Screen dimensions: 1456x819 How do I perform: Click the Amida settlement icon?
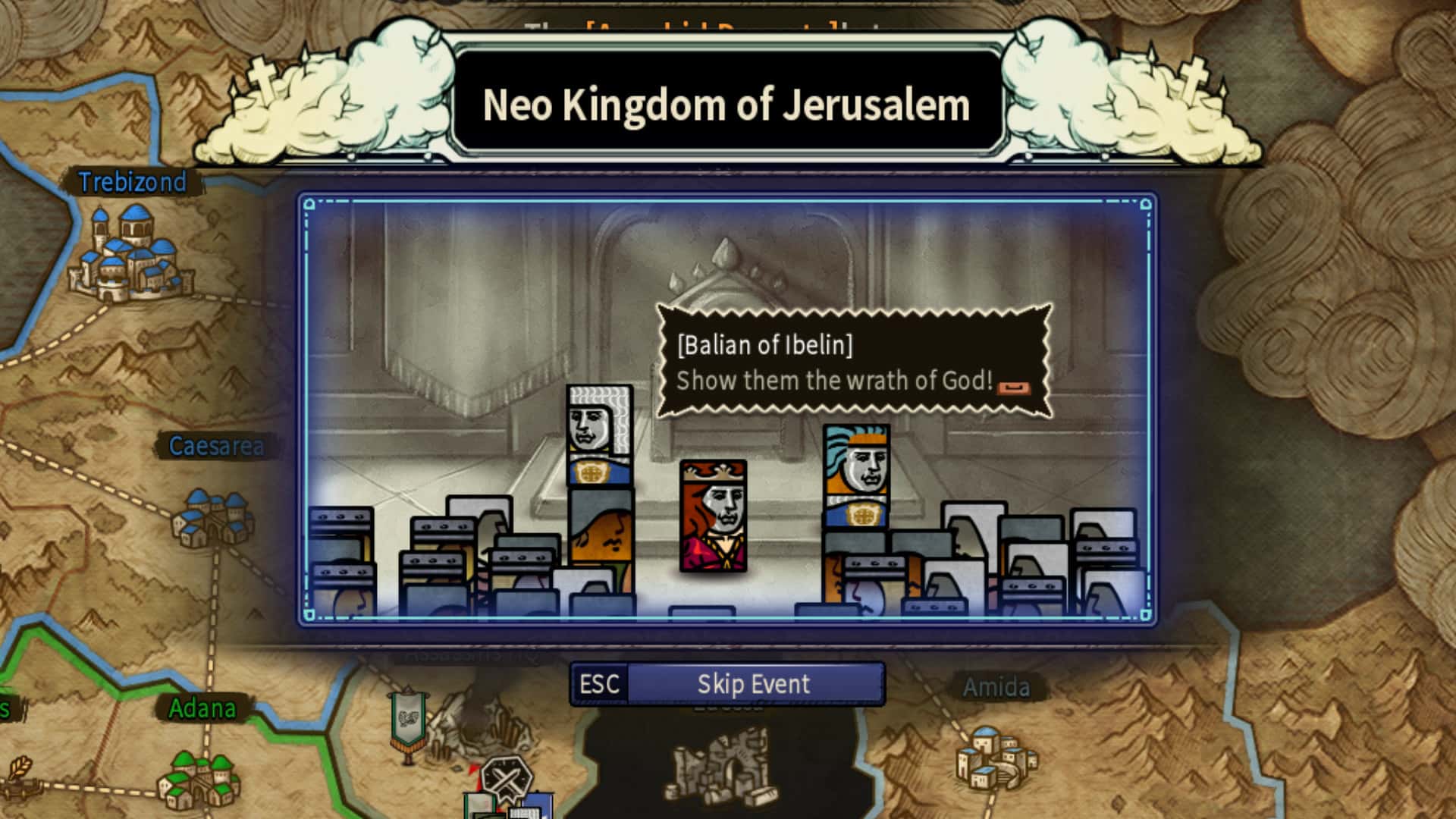point(992,758)
